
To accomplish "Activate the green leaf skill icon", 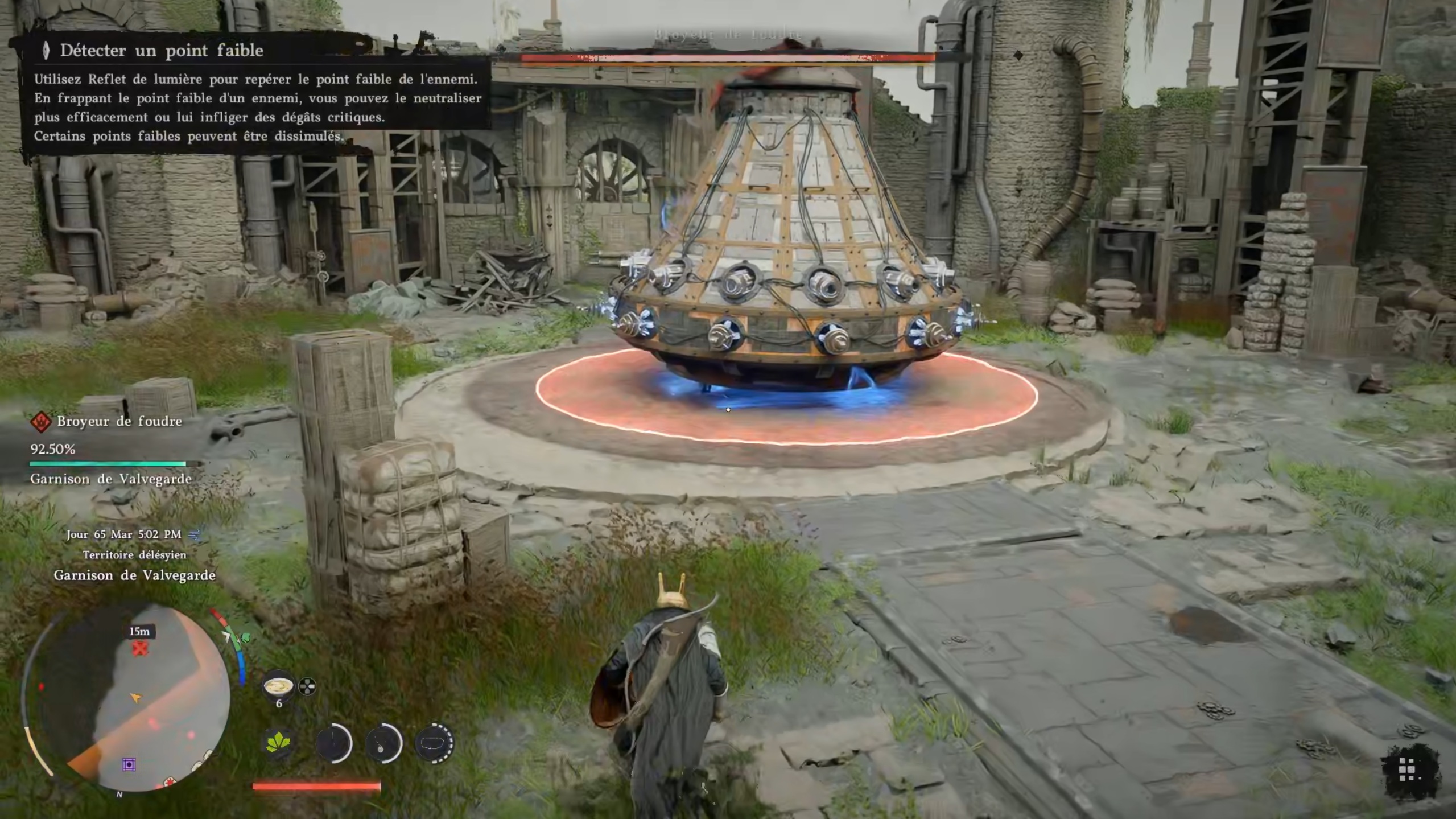I will click(278, 743).
